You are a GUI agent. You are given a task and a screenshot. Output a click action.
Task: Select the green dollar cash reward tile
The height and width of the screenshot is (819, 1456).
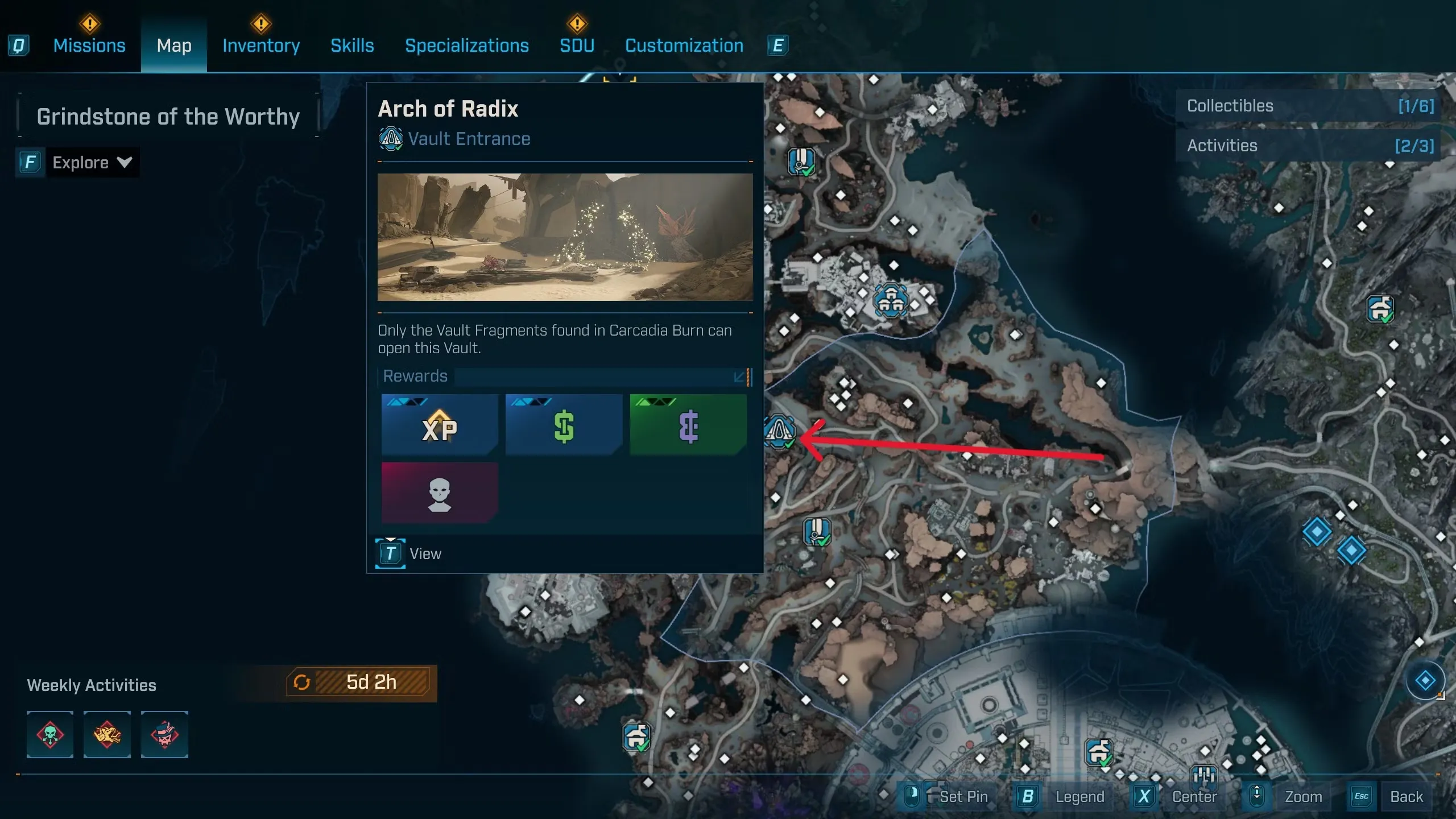click(x=564, y=425)
